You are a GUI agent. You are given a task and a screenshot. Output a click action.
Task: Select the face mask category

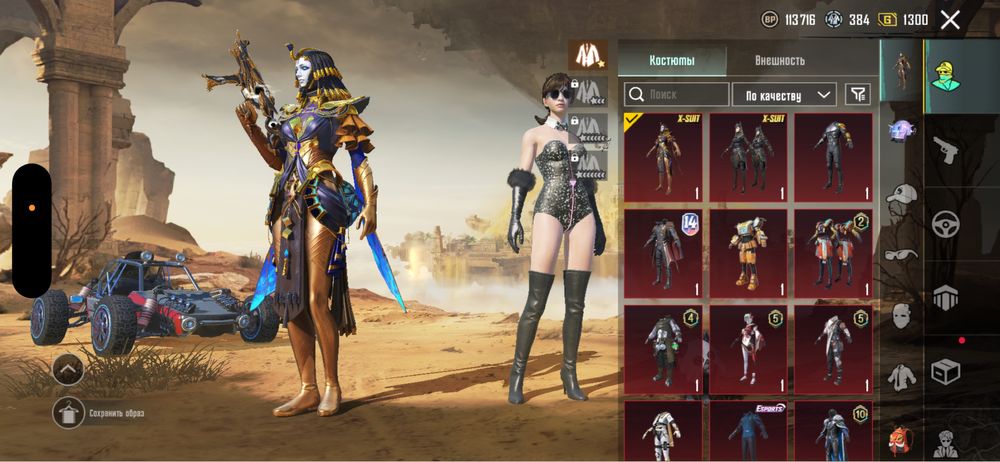point(902,315)
